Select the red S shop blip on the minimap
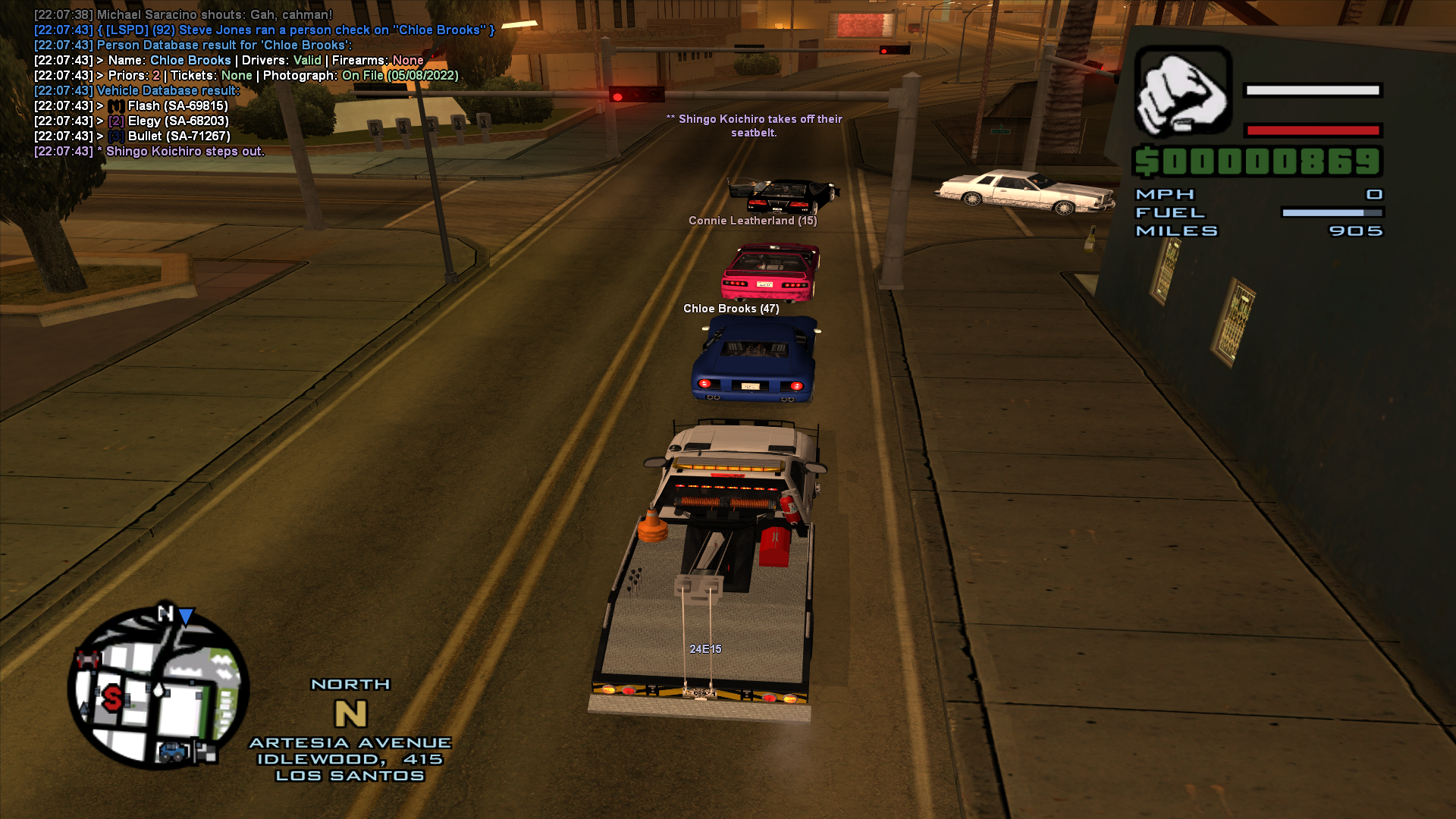This screenshot has width=1456, height=819. [113, 698]
